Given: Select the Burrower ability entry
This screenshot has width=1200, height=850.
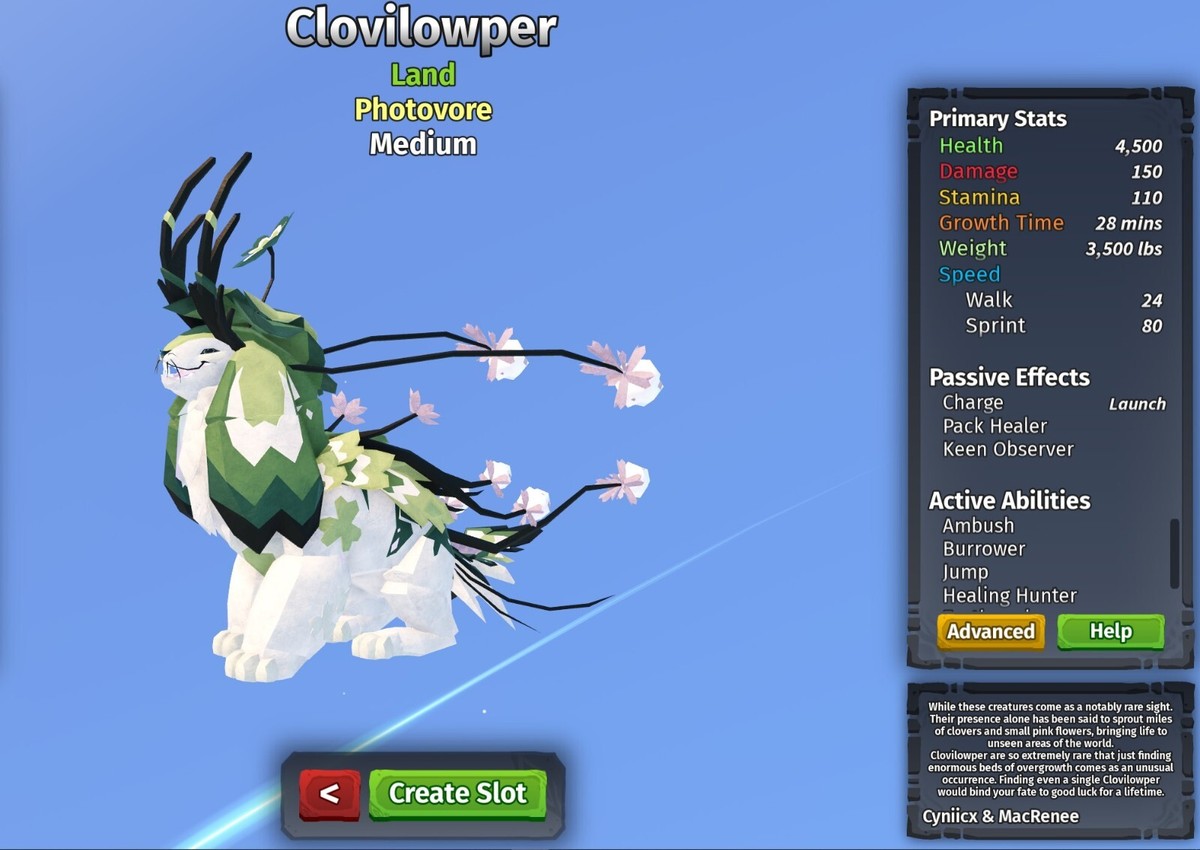Looking at the screenshot, I should [x=984, y=549].
